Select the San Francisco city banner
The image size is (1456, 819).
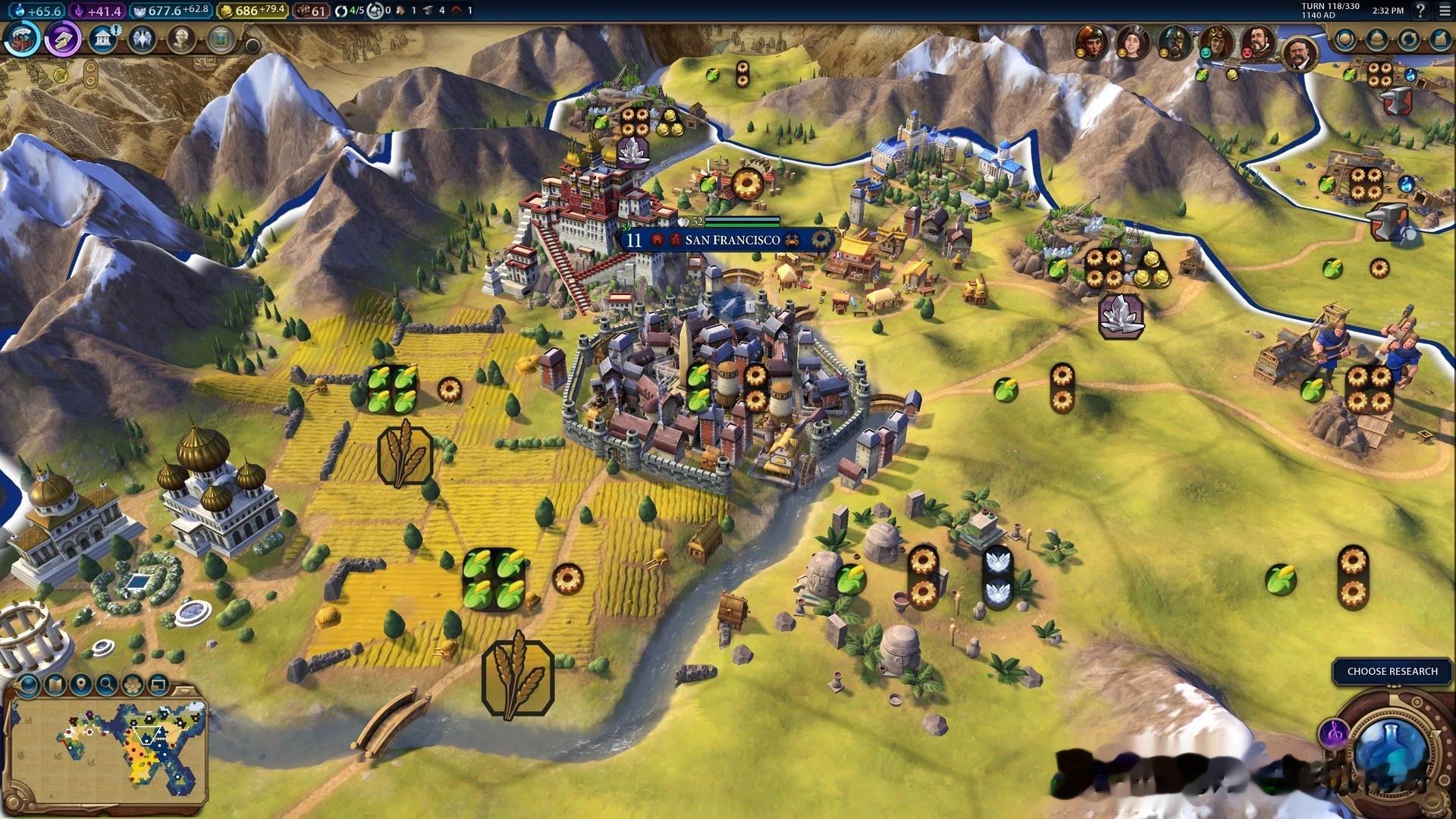[x=732, y=240]
